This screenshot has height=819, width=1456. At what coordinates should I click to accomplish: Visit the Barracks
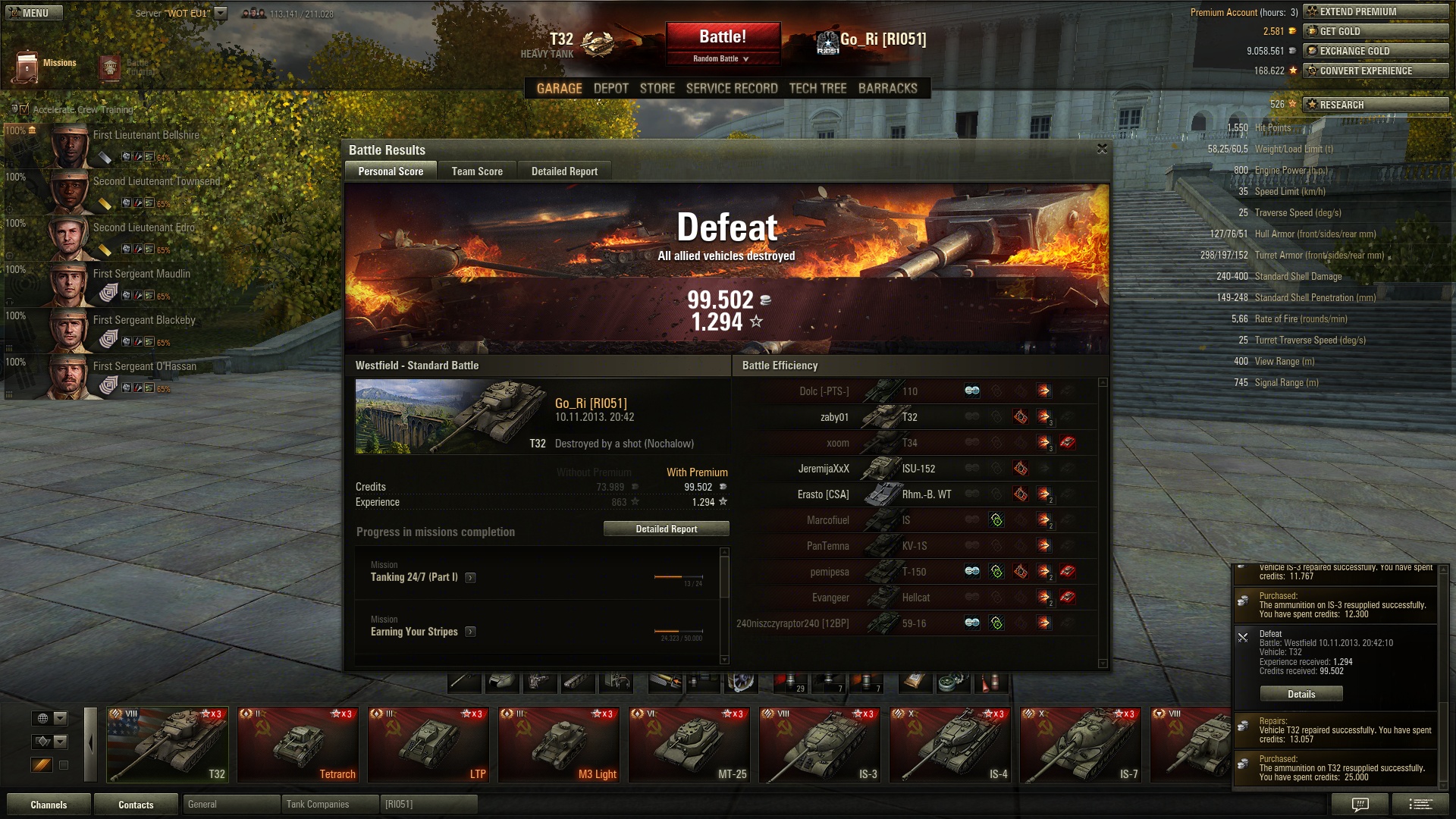[x=887, y=88]
